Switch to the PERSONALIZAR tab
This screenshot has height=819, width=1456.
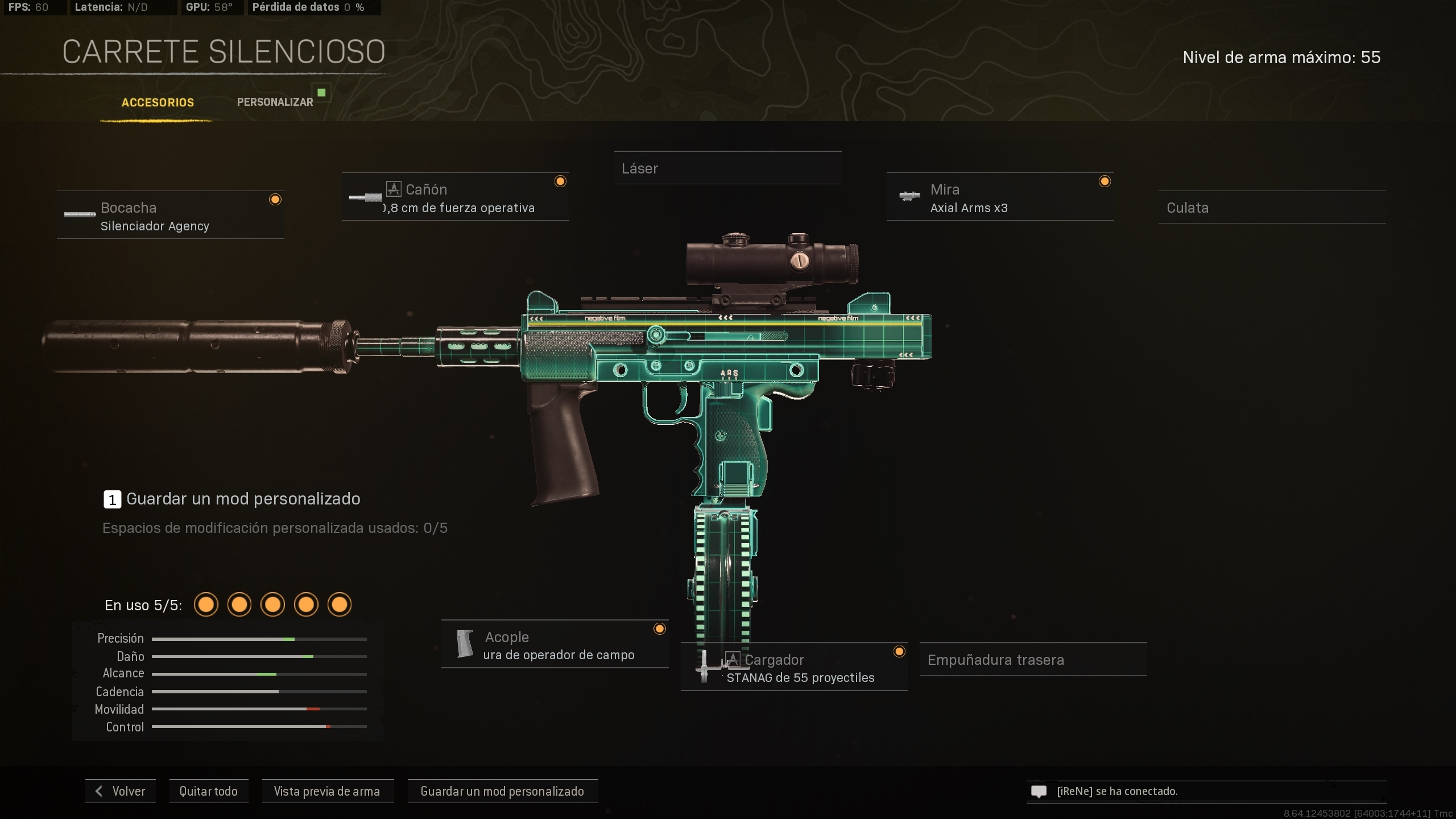click(275, 102)
